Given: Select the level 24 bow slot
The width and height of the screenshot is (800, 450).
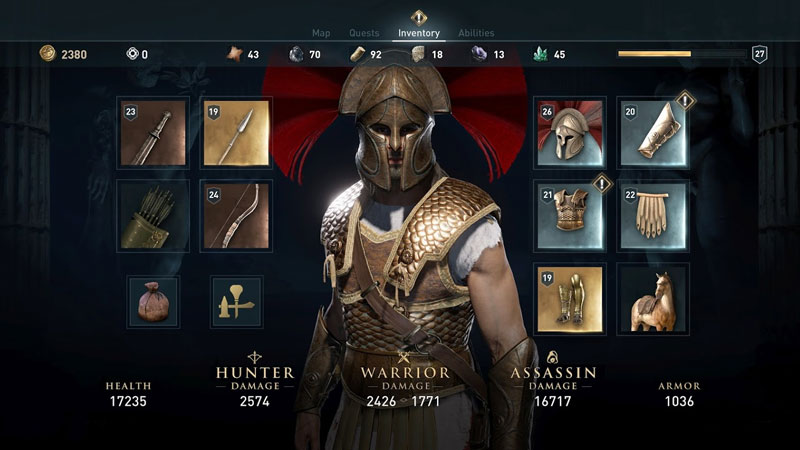Looking at the screenshot, I should pos(236,215).
